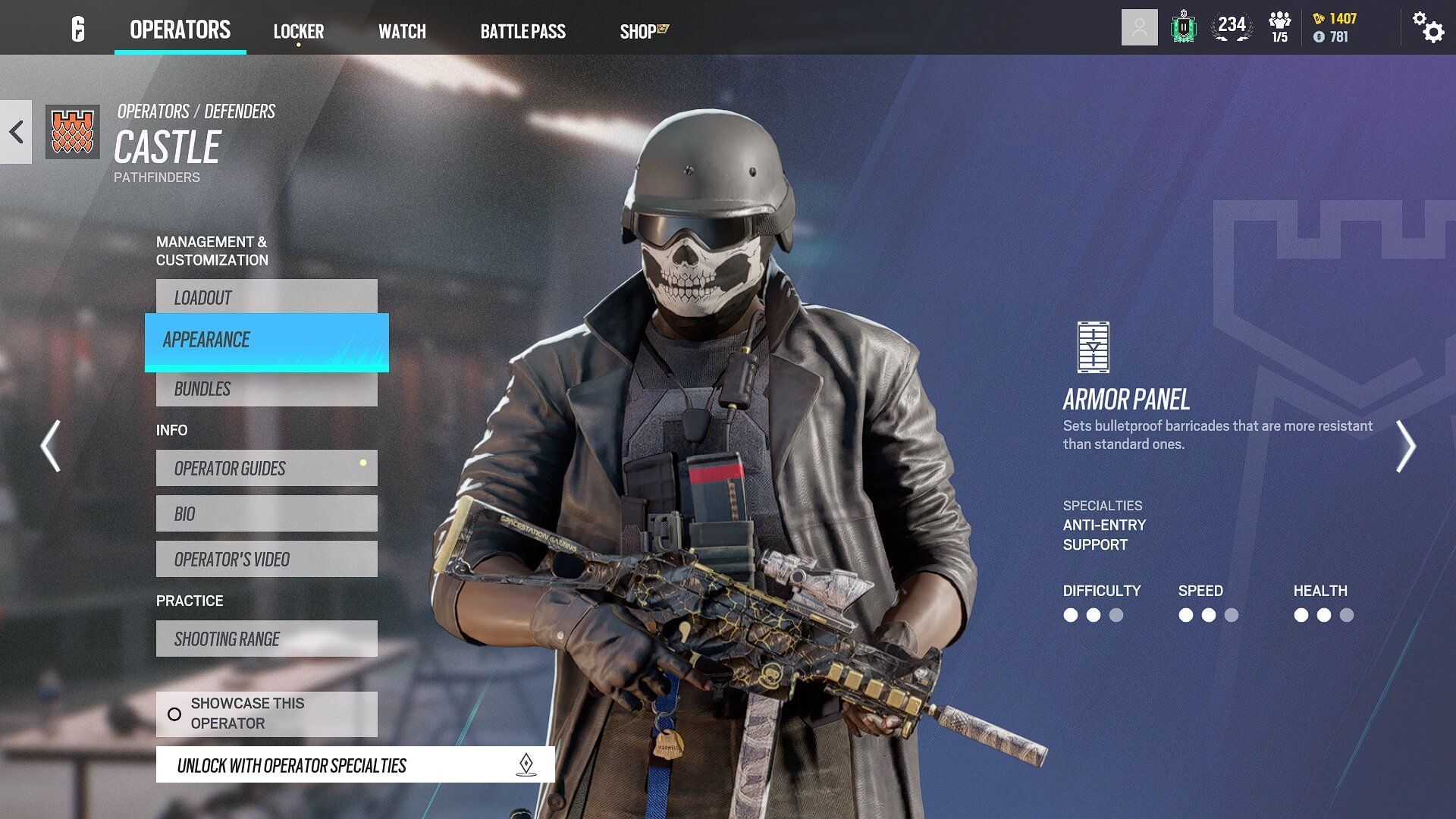This screenshot has height=819, width=1456.
Task: Open the Loadout menu
Action: coord(266,297)
